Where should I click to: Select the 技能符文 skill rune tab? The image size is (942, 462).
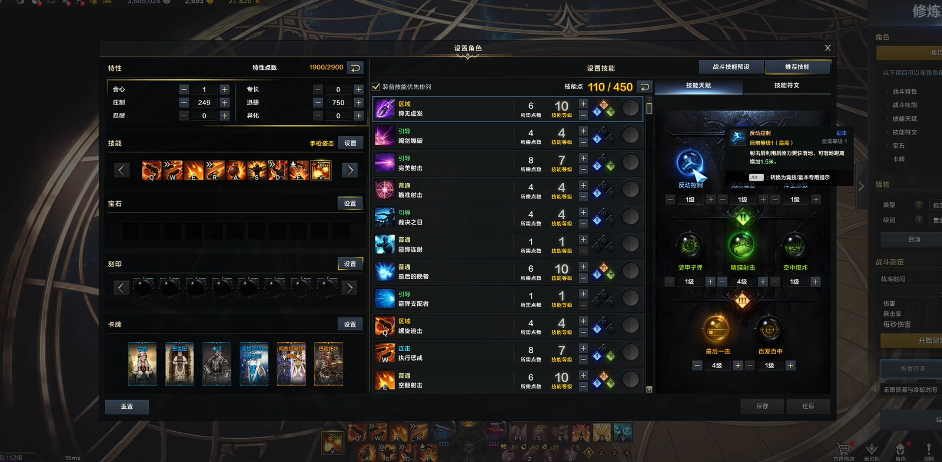(786, 86)
